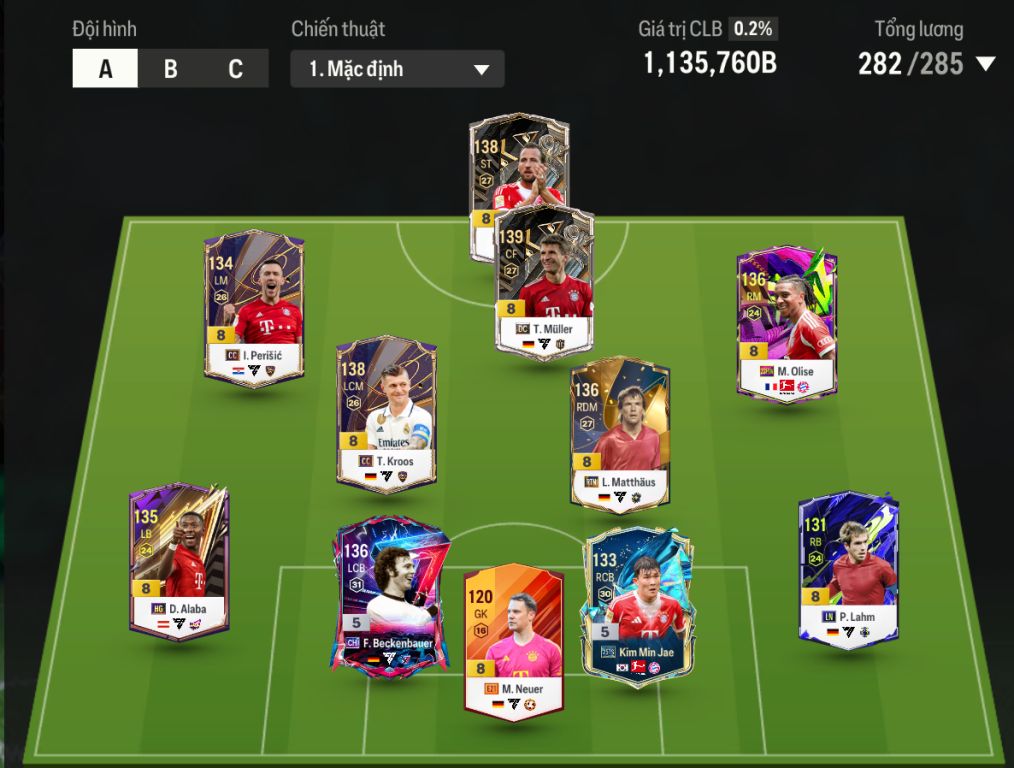Image resolution: width=1014 pixels, height=768 pixels.
Task: Click the D. Alaba player card
Action: tap(179, 560)
